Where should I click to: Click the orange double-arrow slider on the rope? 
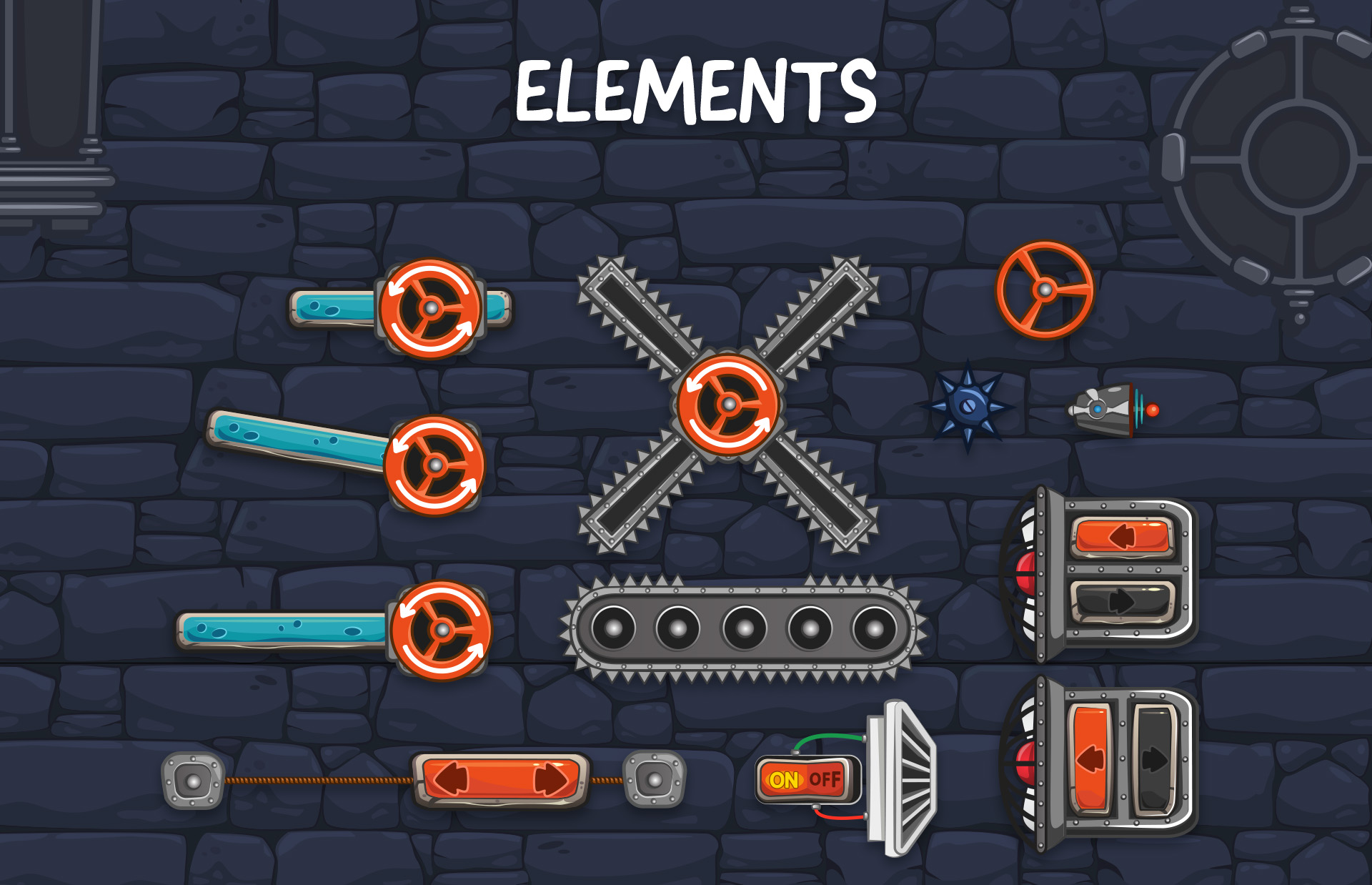[x=500, y=779]
